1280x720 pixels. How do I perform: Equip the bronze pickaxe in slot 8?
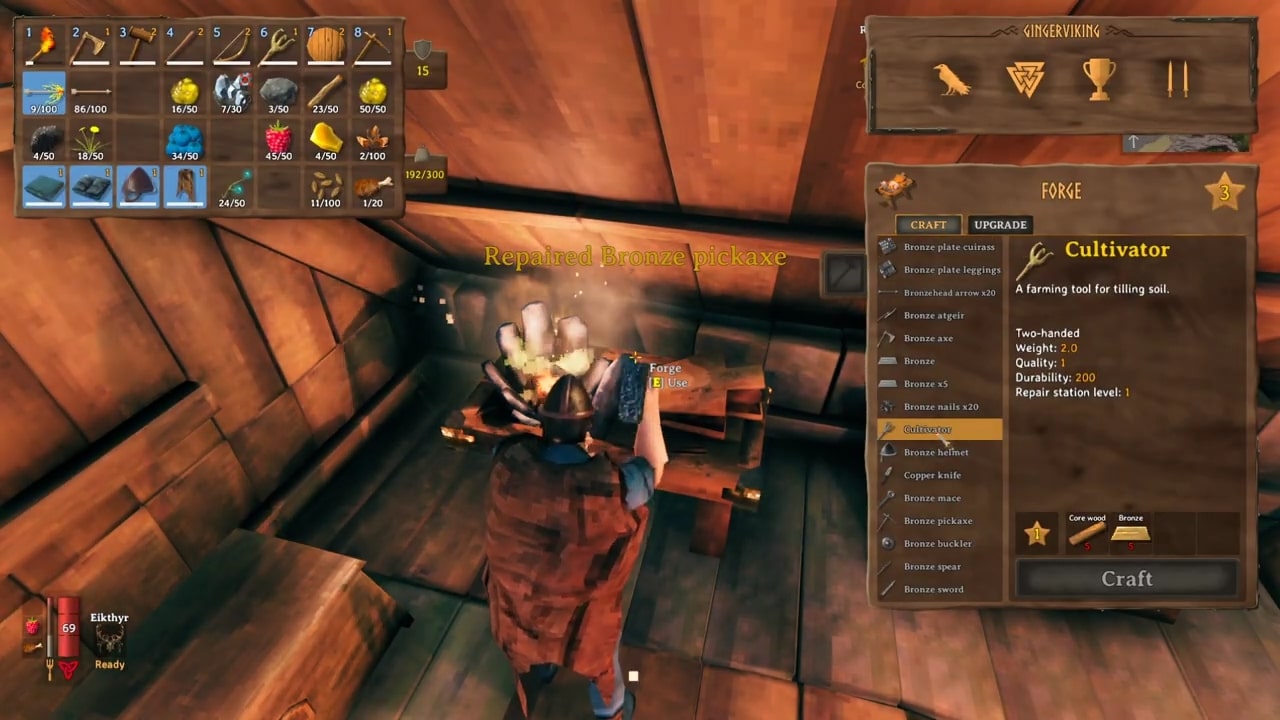point(372,45)
